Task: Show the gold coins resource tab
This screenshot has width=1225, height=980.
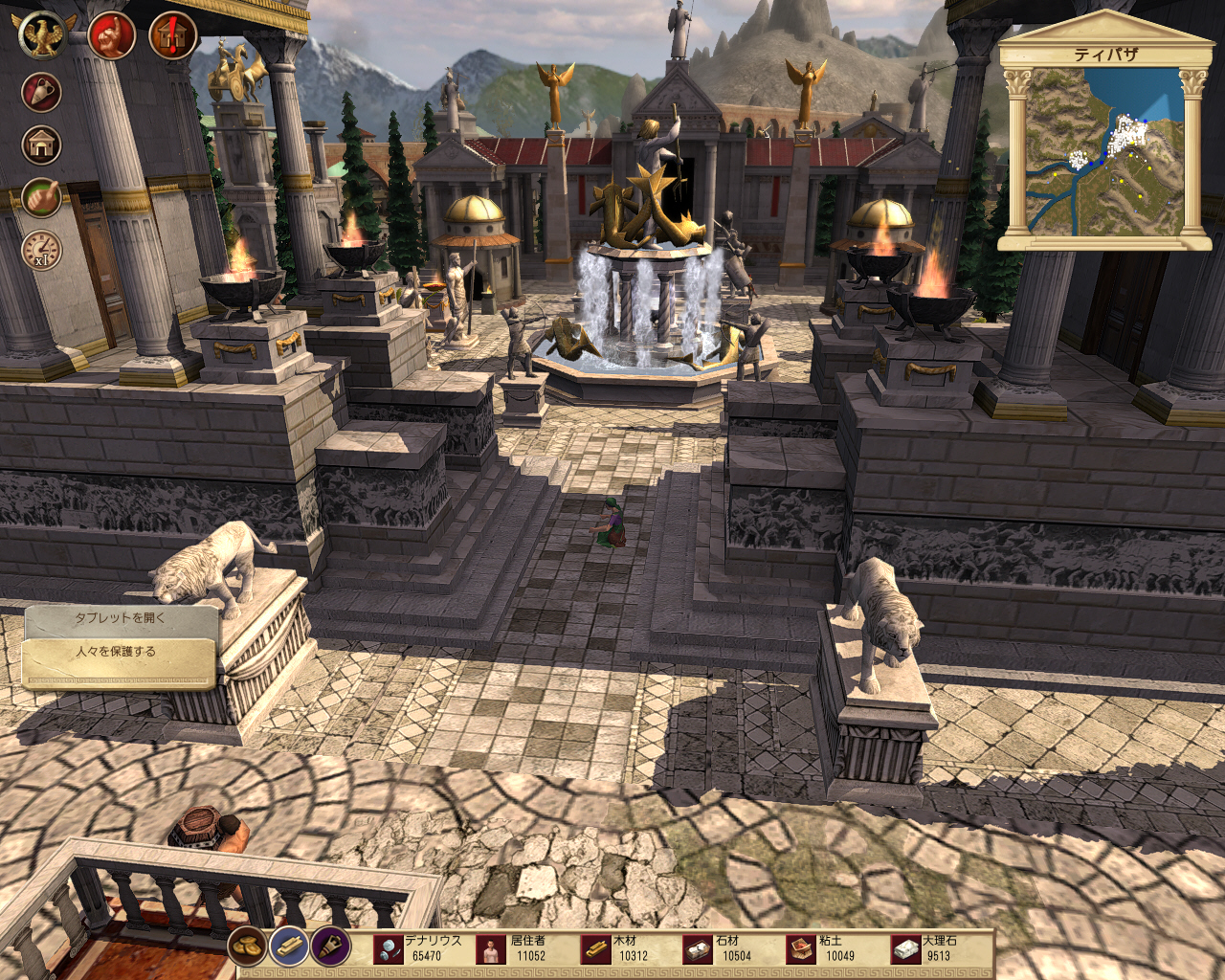Action: click(x=247, y=947)
